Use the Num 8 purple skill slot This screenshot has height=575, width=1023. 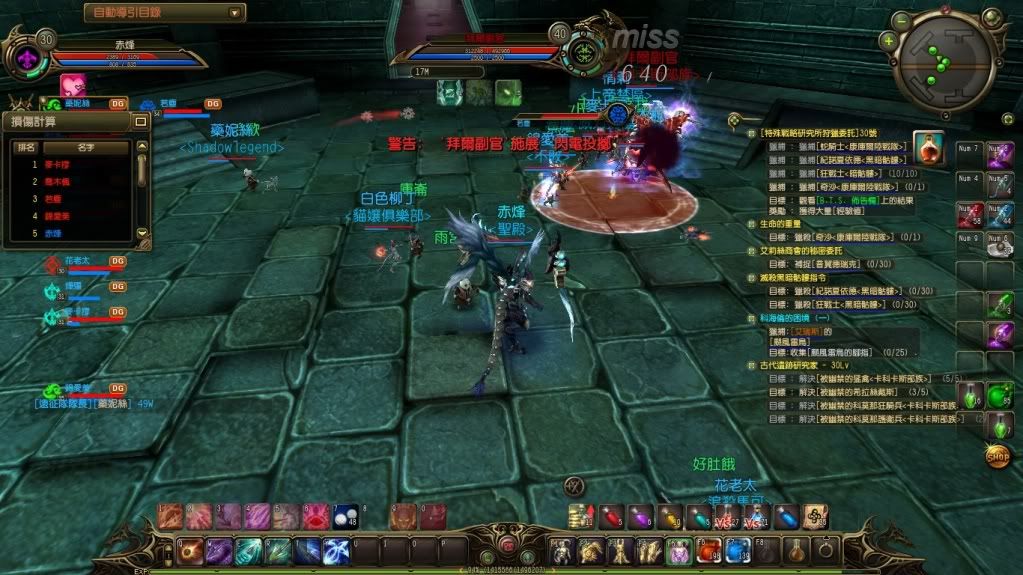[x=999, y=155]
